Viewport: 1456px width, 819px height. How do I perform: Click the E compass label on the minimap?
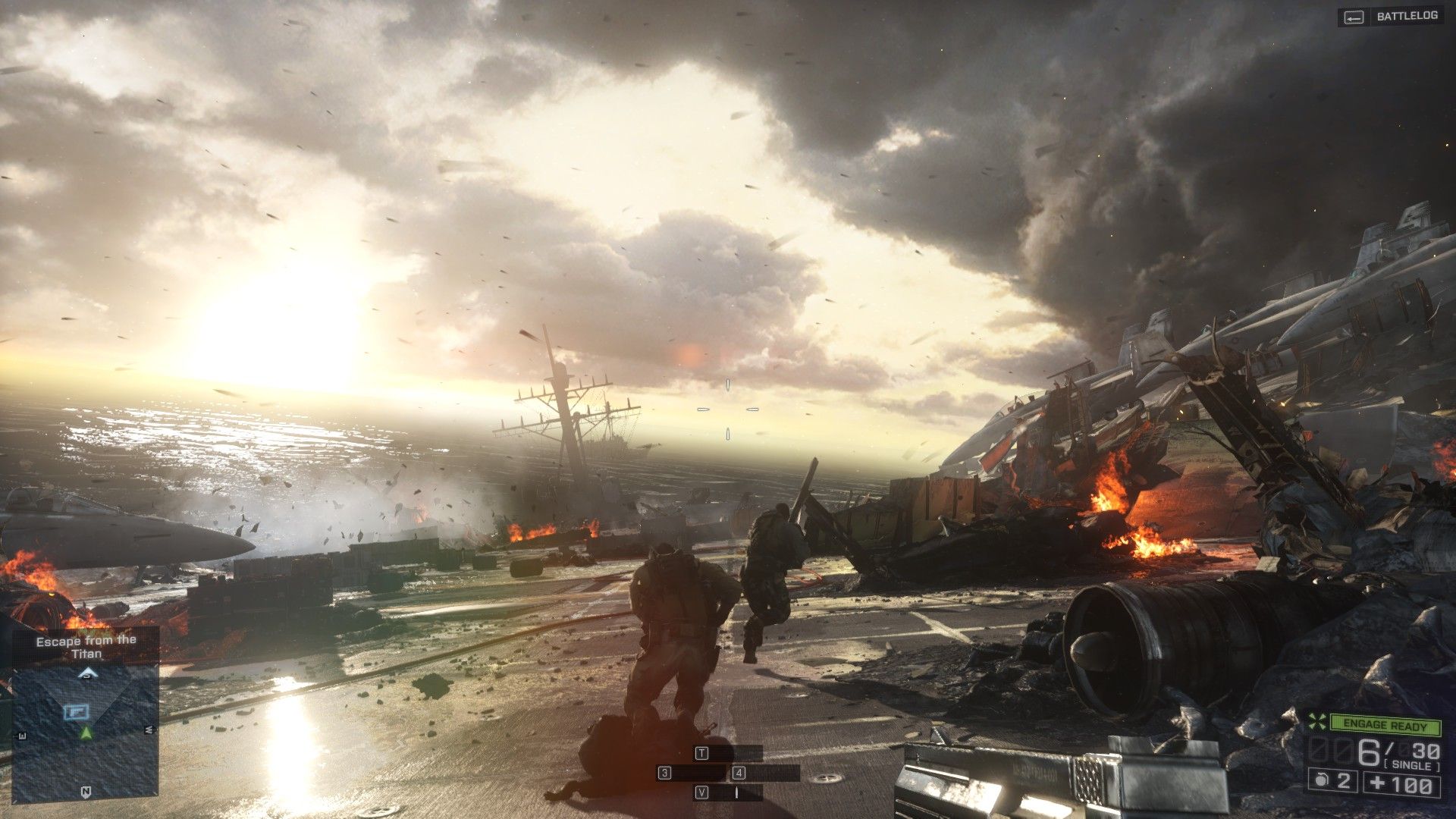click(x=22, y=735)
